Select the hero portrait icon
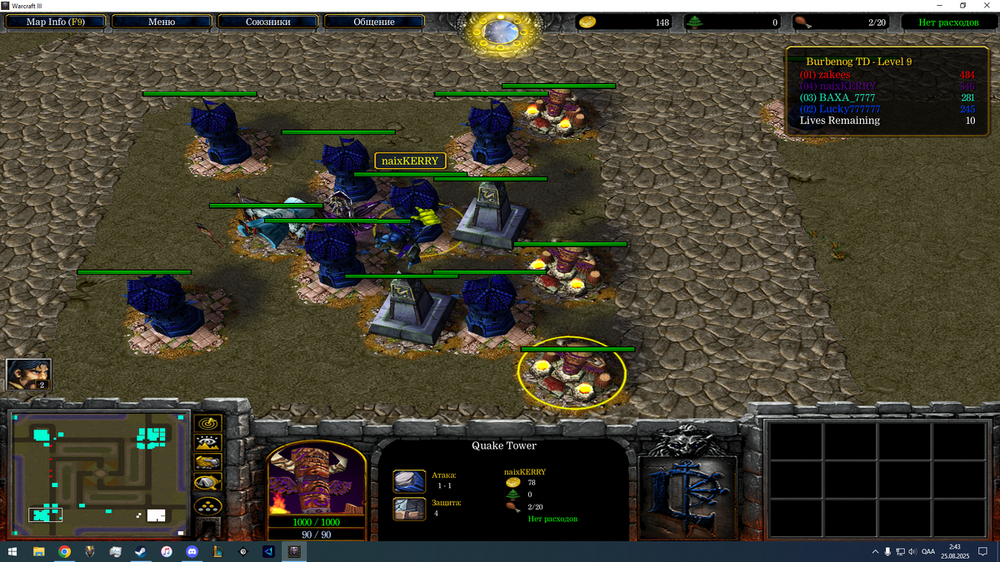This screenshot has height=562, width=1000. coord(28,375)
